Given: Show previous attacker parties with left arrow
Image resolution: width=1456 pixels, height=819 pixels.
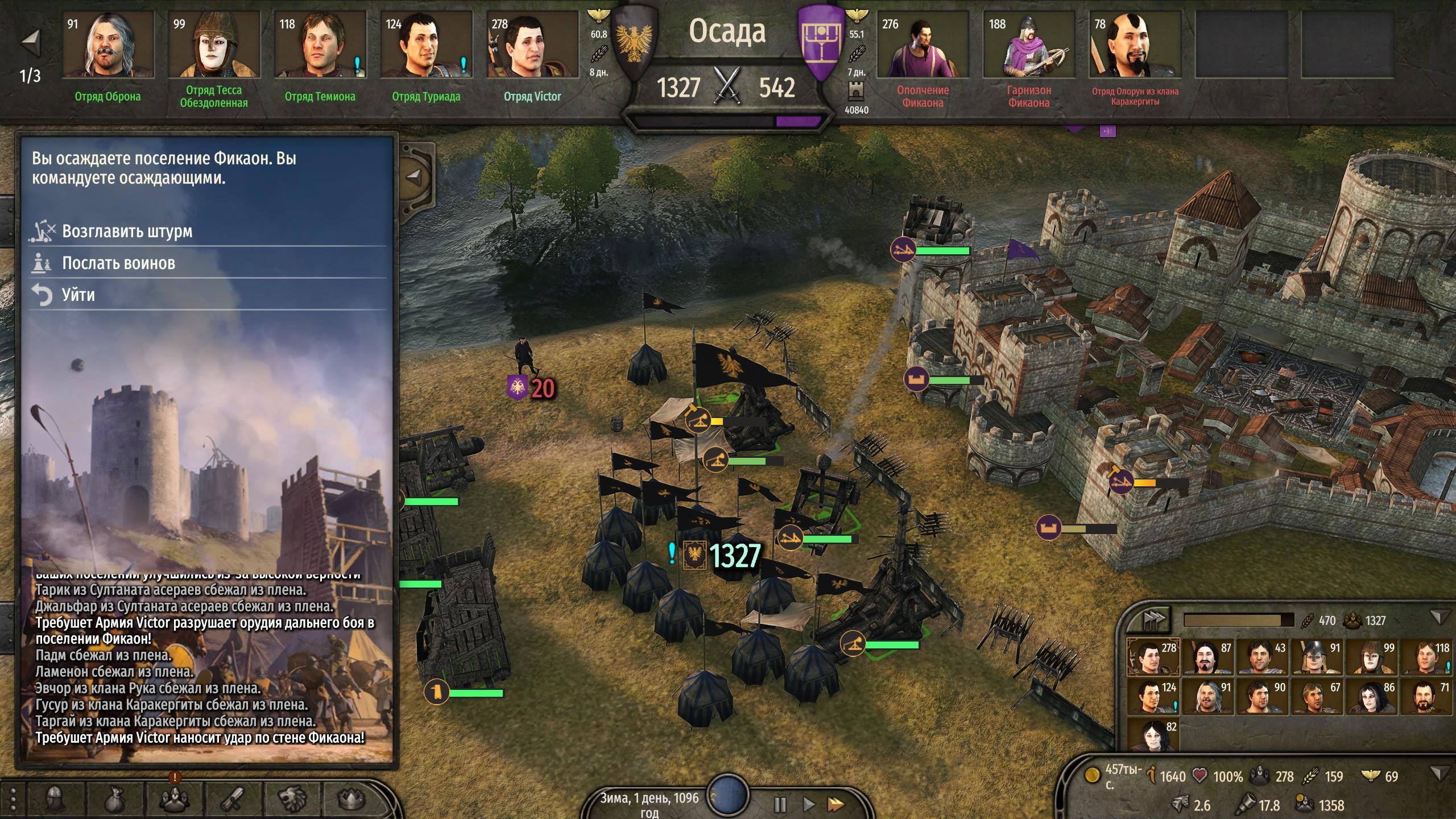Looking at the screenshot, I should (30, 42).
